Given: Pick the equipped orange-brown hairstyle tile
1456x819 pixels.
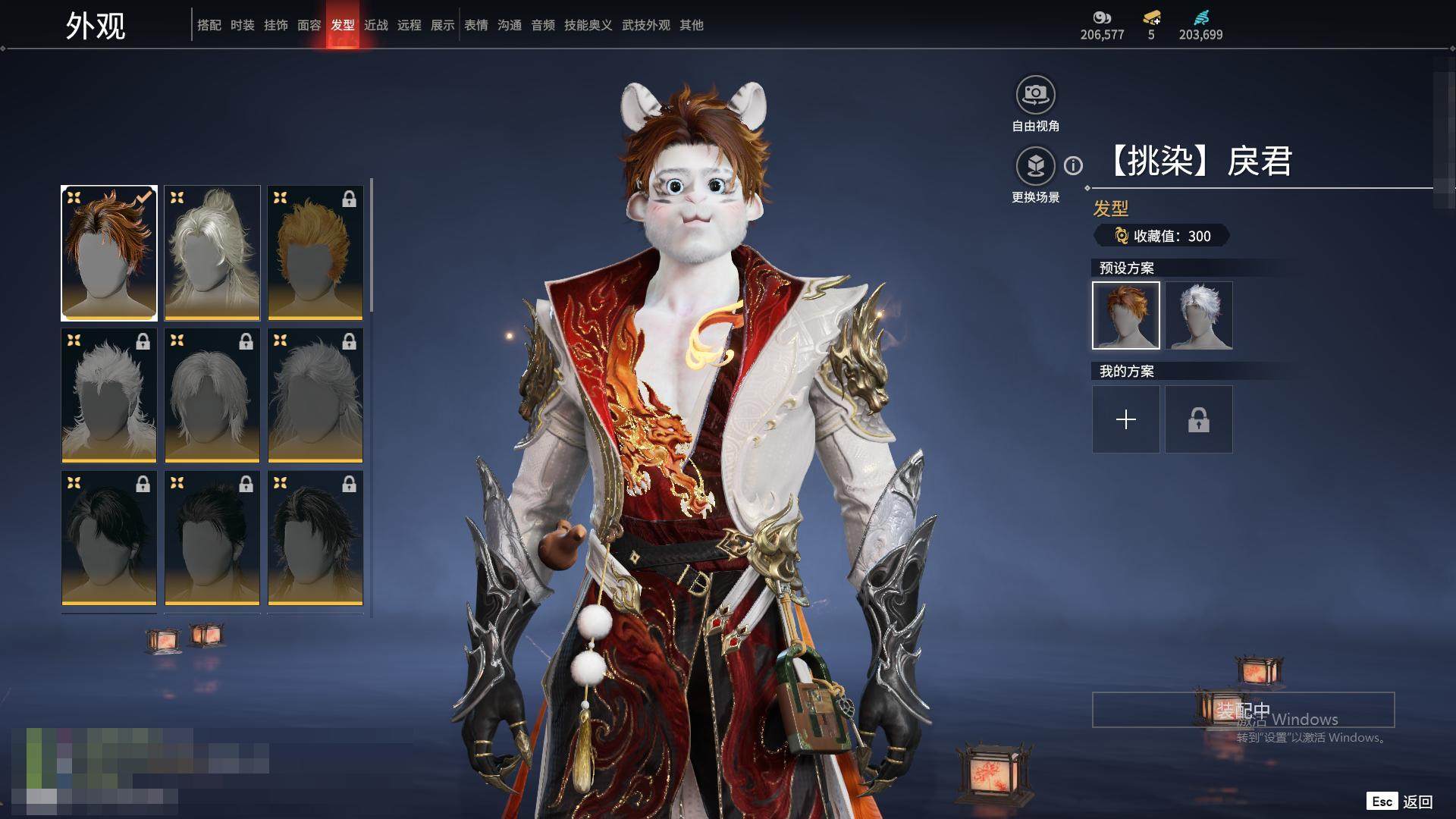Looking at the screenshot, I should click(x=109, y=253).
